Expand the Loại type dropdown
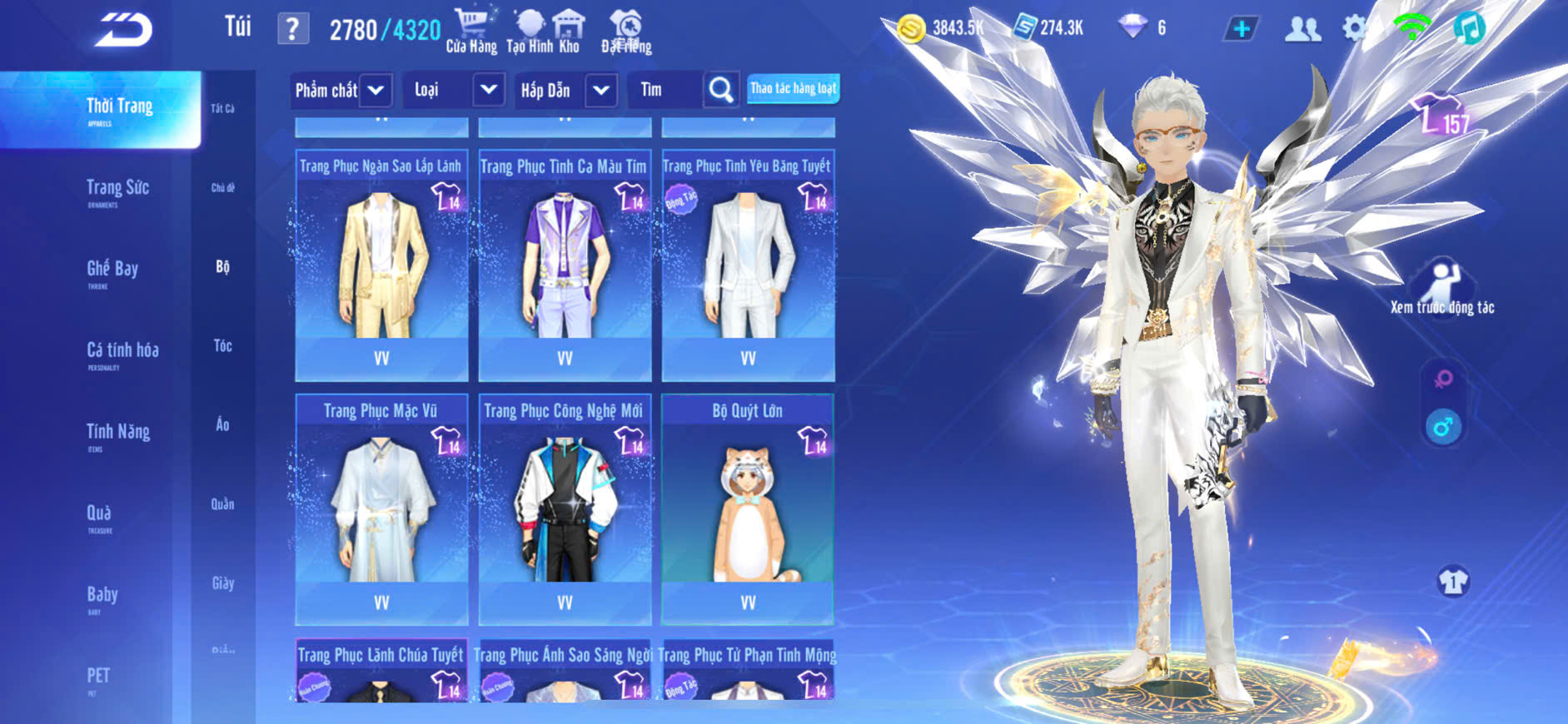The width and height of the screenshot is (1568, 724). [x=489, y=90]
